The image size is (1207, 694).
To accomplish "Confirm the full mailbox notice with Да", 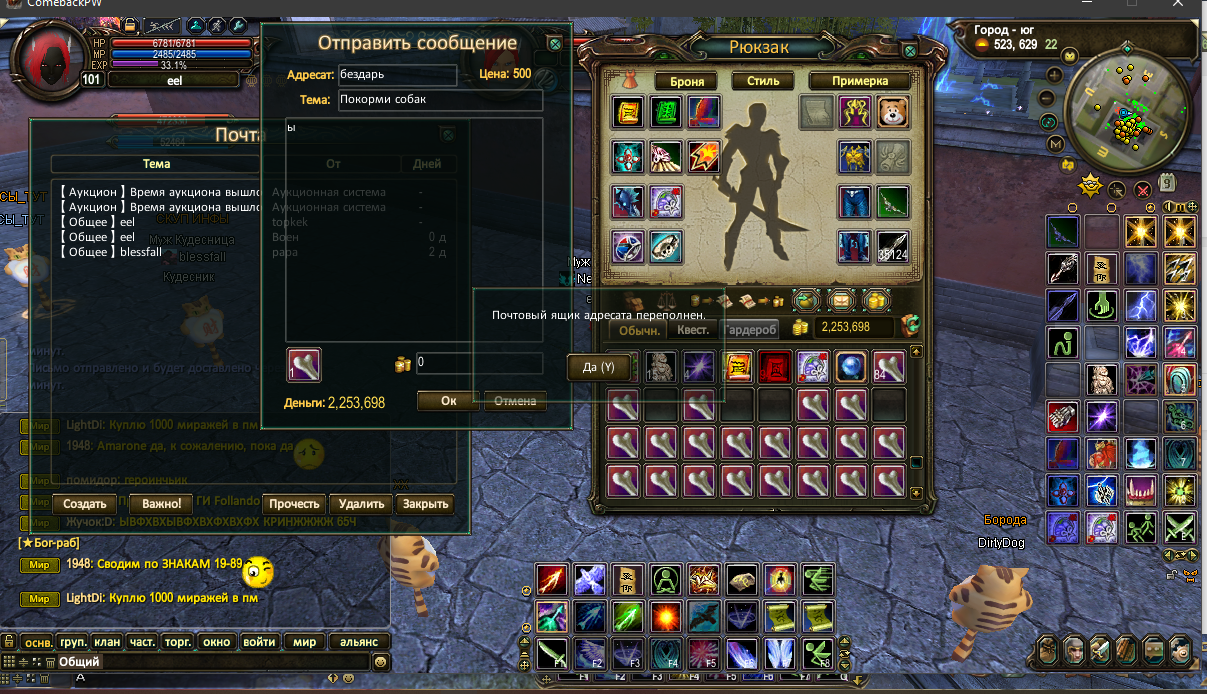I will (x=598, y=368).
